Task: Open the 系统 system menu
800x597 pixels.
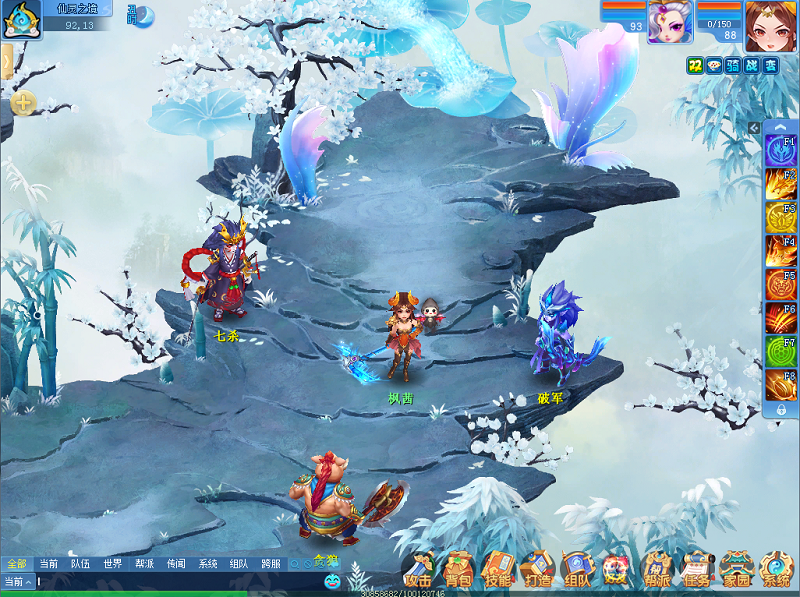Action: [776, 569]
